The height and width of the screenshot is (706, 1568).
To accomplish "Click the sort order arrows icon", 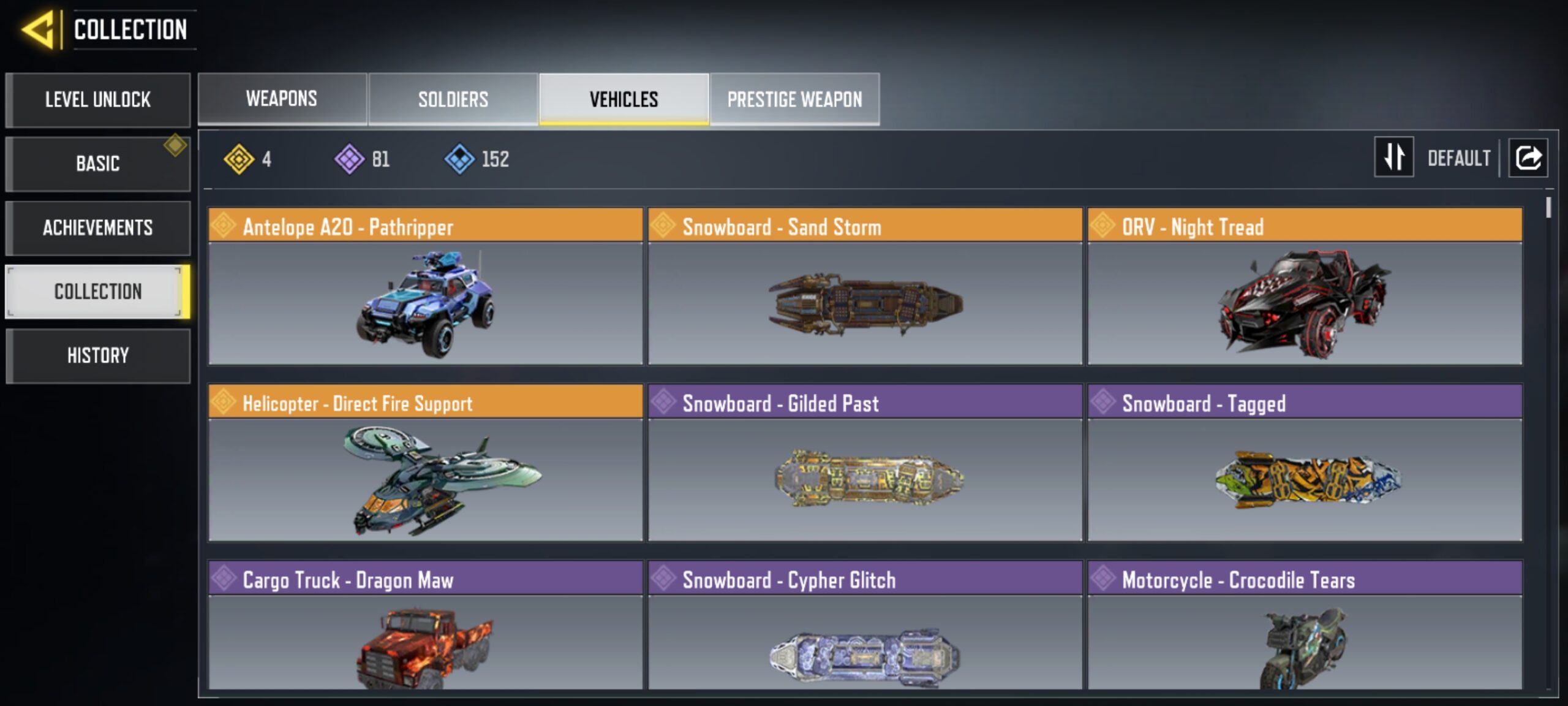I will (x=1394, y=158).
